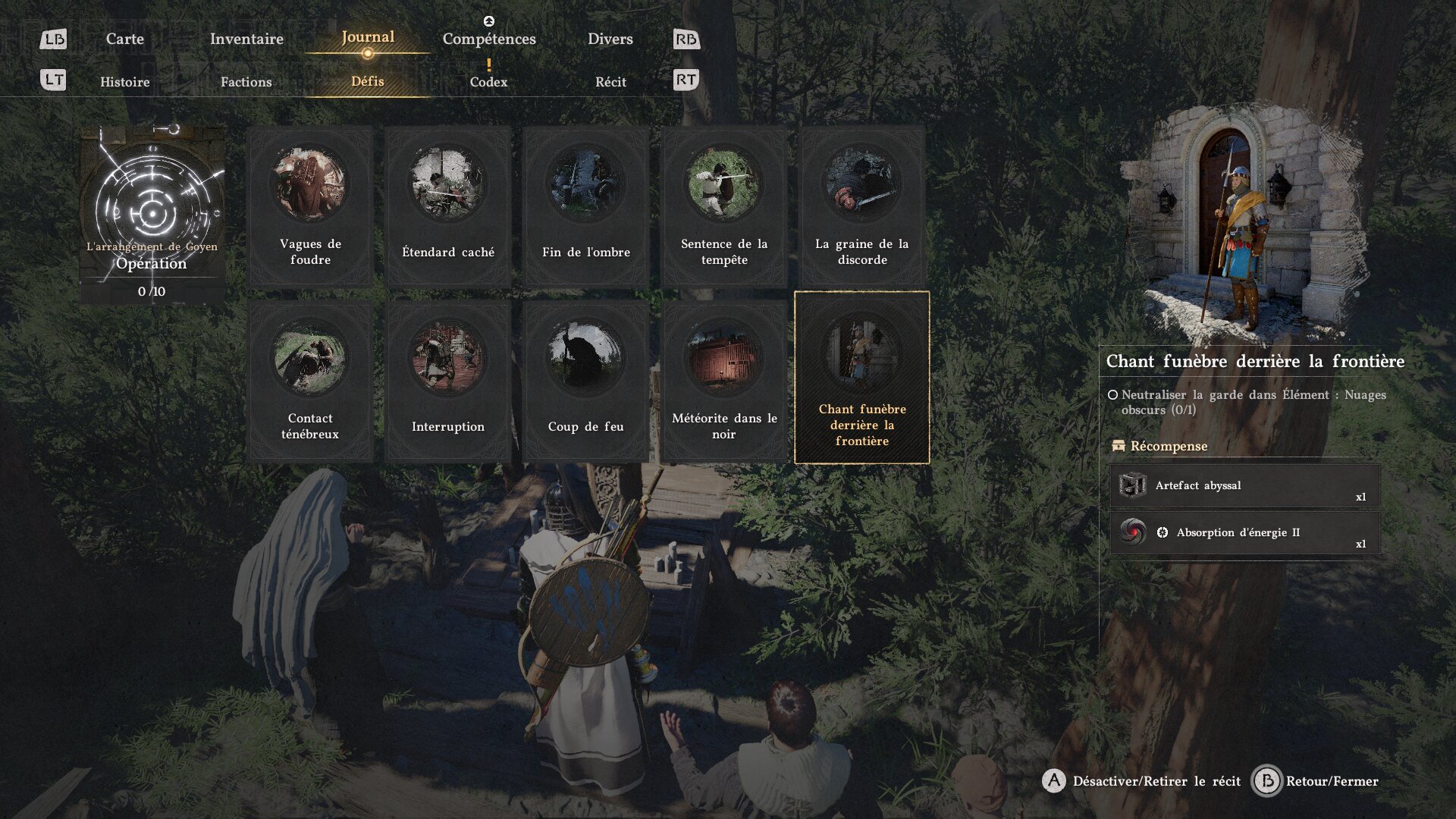This screenshot has width=1456, height=819.
Task: Click the Artefact abyssal reward row
Action: (1244, 486)
